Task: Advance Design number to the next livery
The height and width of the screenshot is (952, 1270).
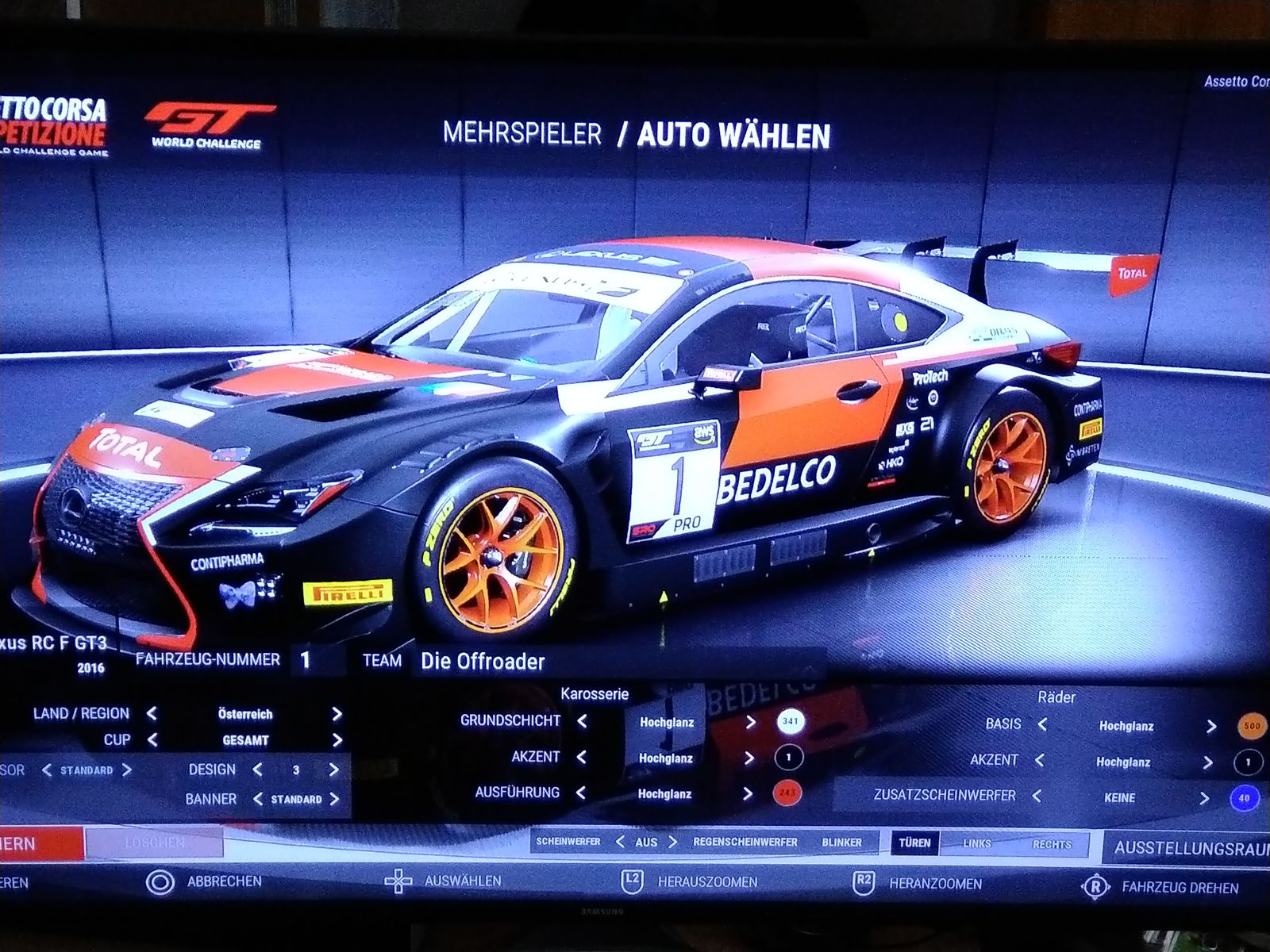Action: point(334,770)
